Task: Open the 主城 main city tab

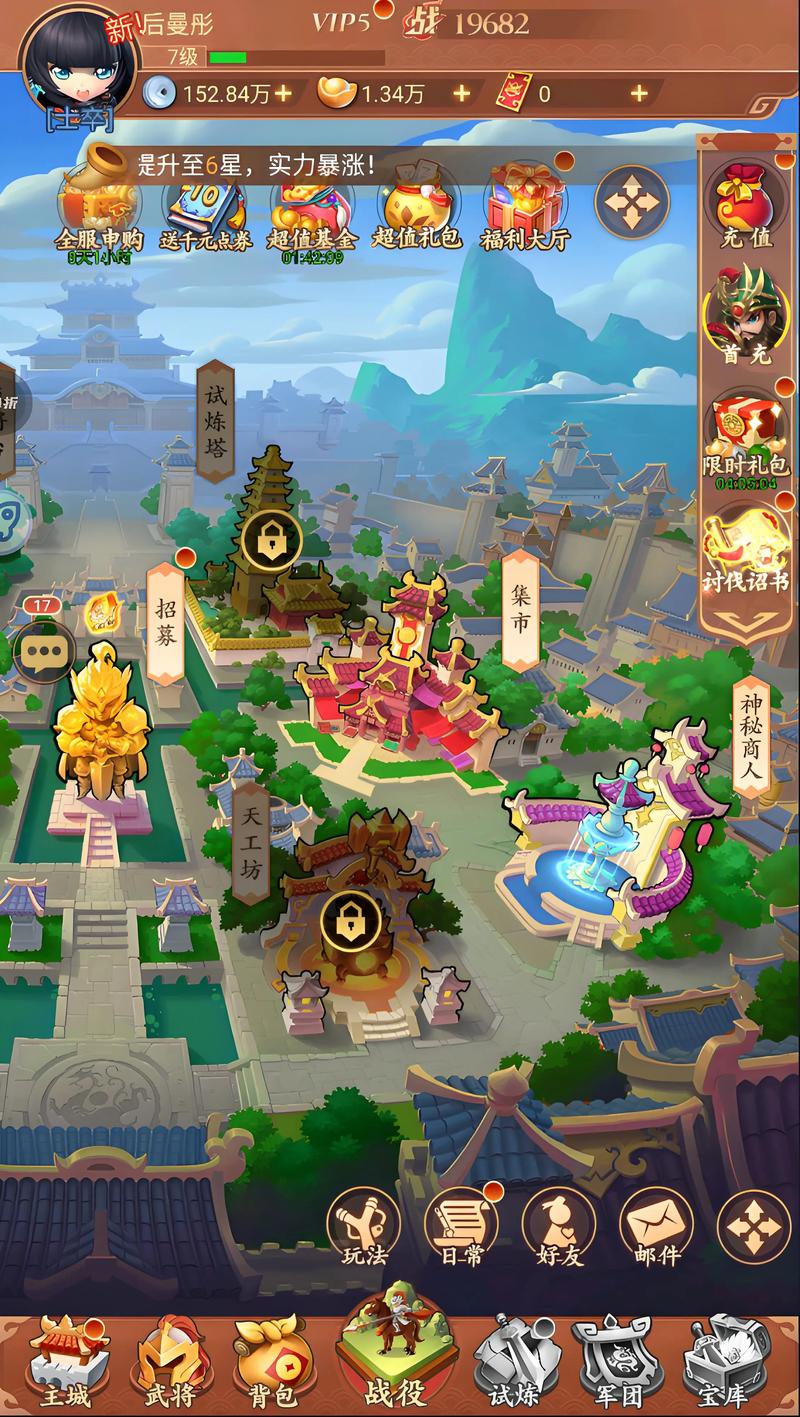Action: coord(66,1362)
